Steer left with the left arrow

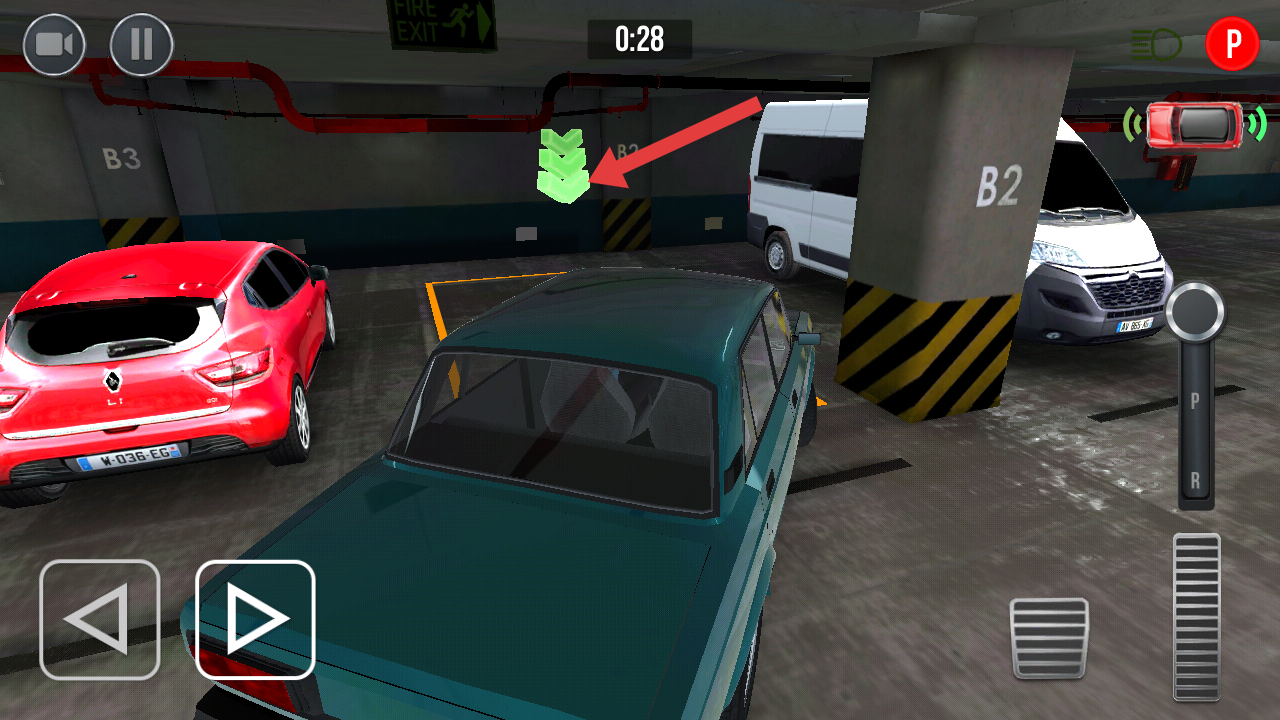pyautogui.click(x=100, y=620)
